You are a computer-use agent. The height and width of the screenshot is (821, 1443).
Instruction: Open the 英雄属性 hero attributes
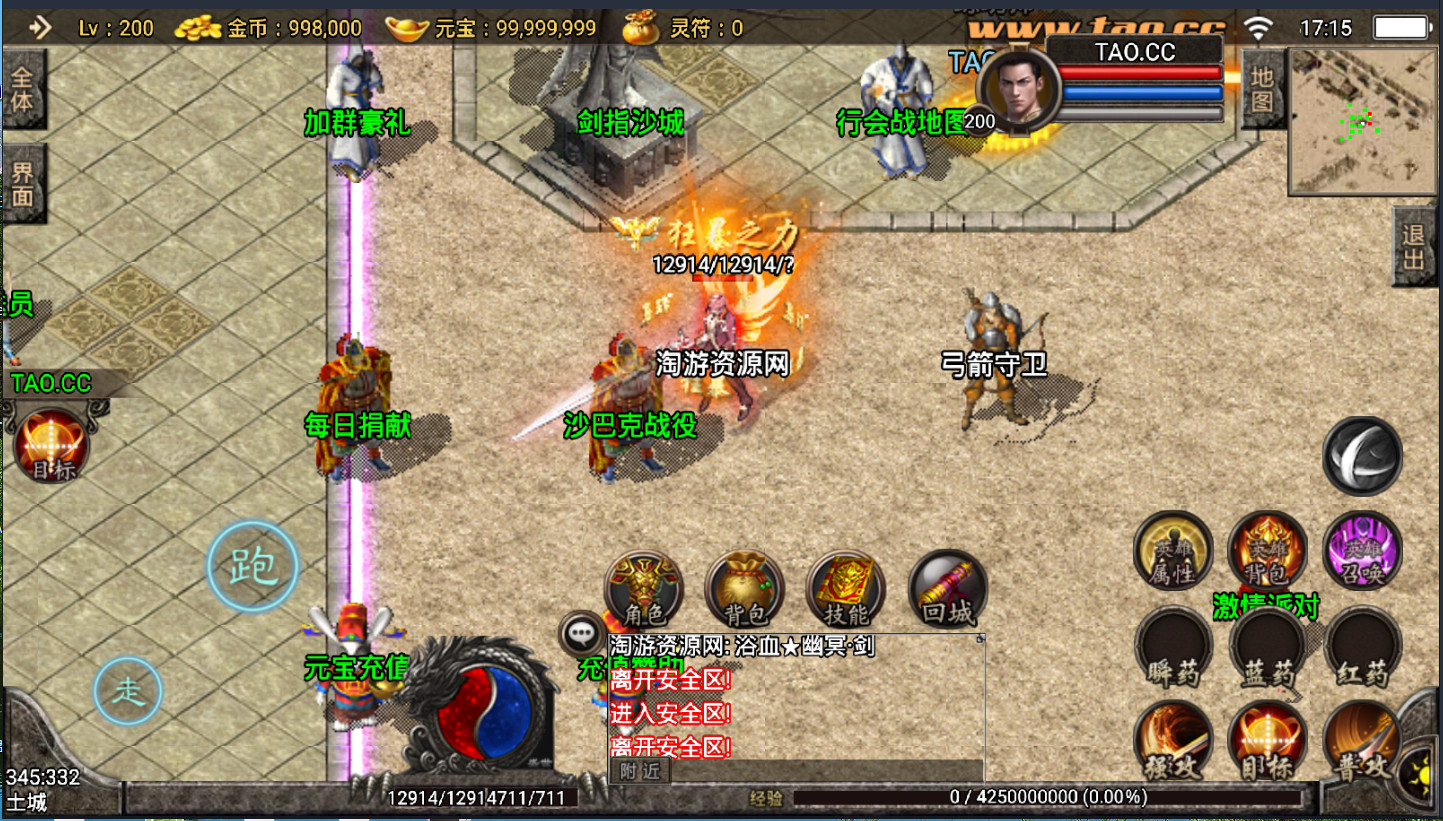(x=1173, y=551)
